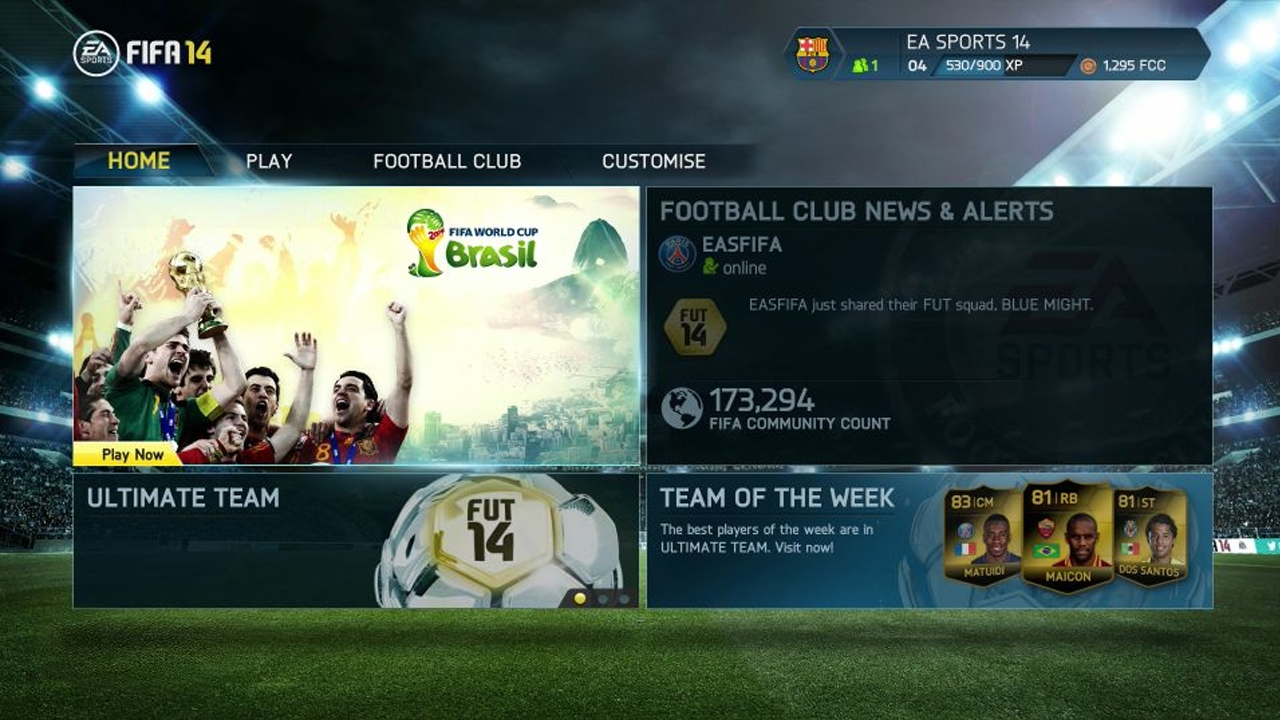Click Play Now on World Cup banner
Screen dimensions: 1280x720
click(131, 454)
